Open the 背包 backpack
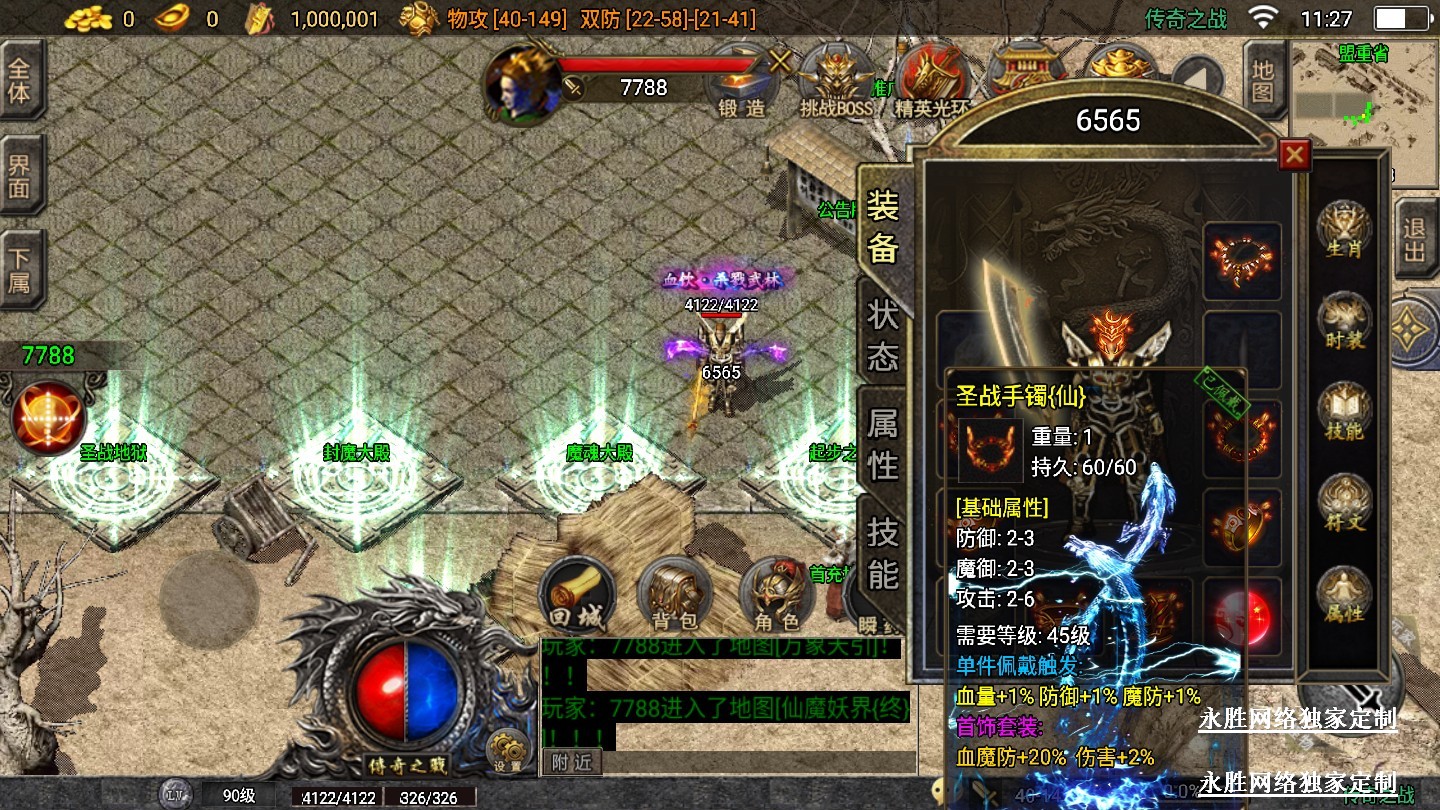 [674, 597]
